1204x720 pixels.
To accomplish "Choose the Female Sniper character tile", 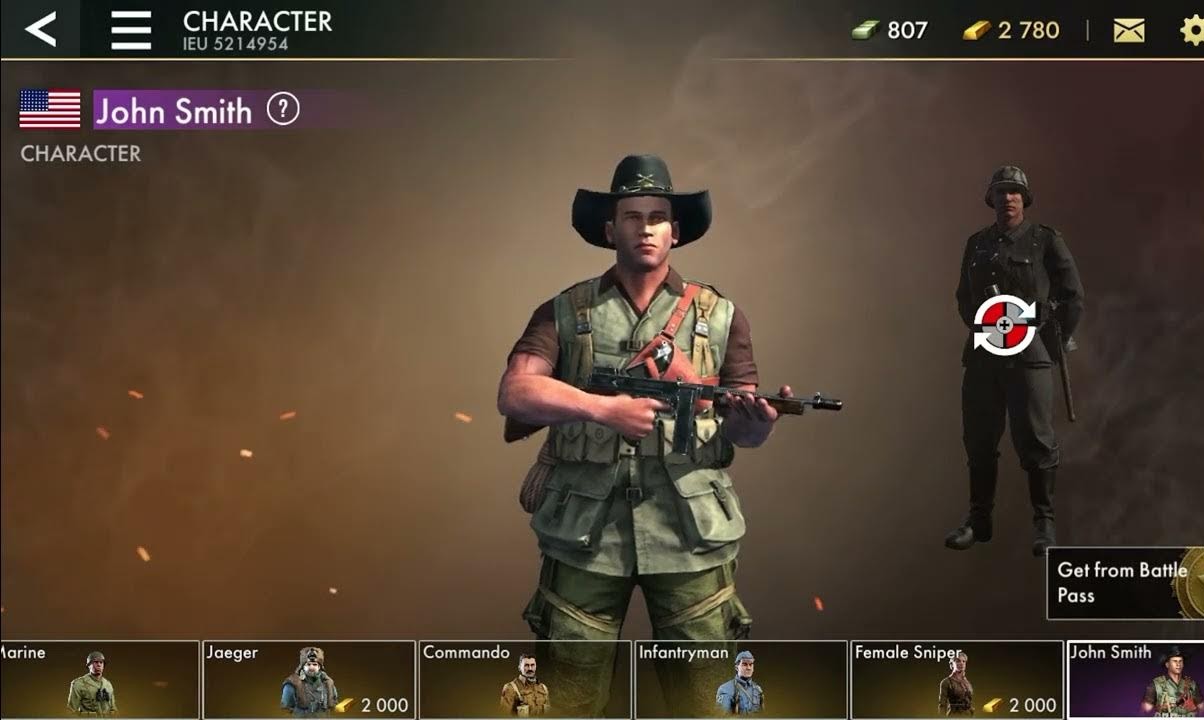I will (956, 679).
